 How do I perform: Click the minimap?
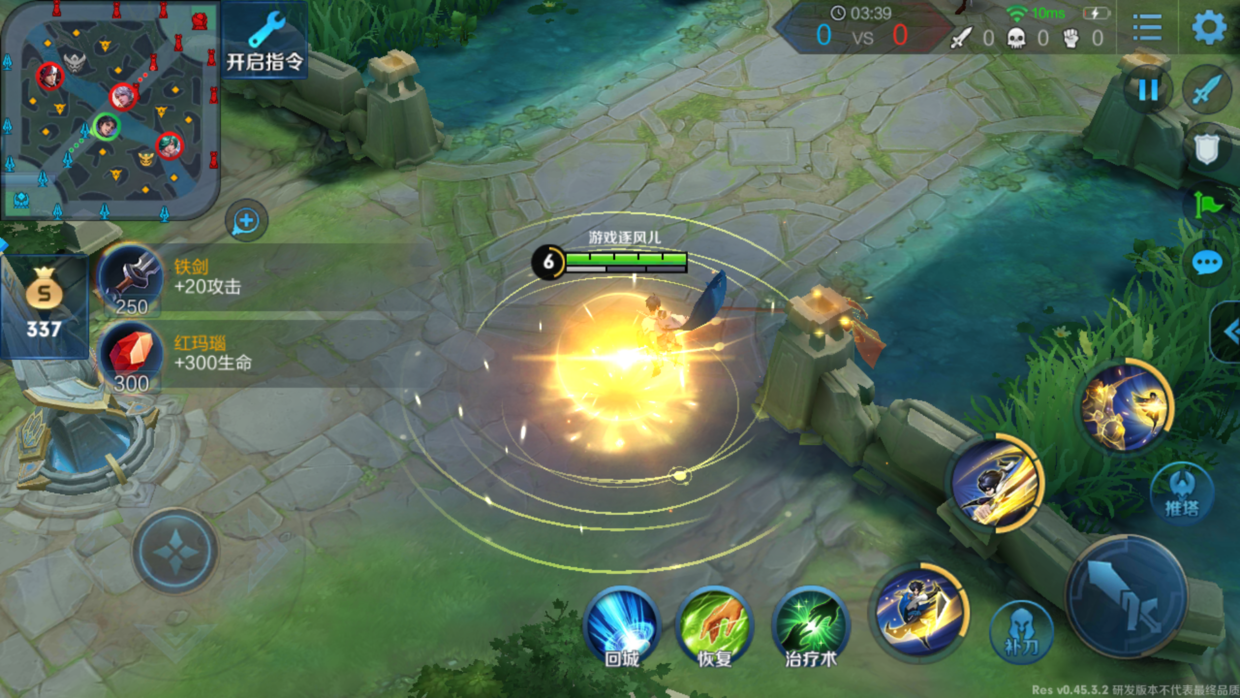coord(110,110)
